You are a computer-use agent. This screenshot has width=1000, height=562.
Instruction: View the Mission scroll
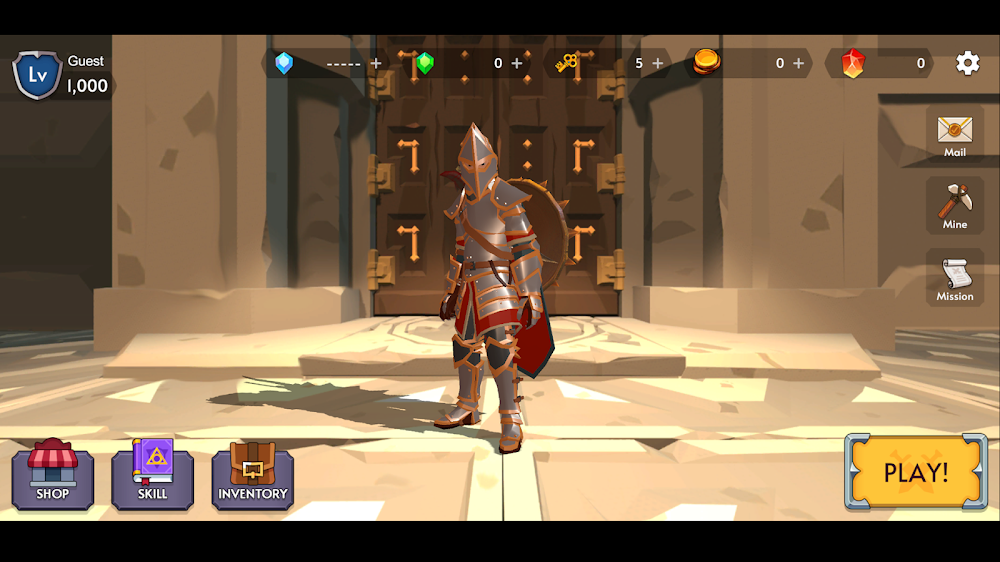pos(954,278)
